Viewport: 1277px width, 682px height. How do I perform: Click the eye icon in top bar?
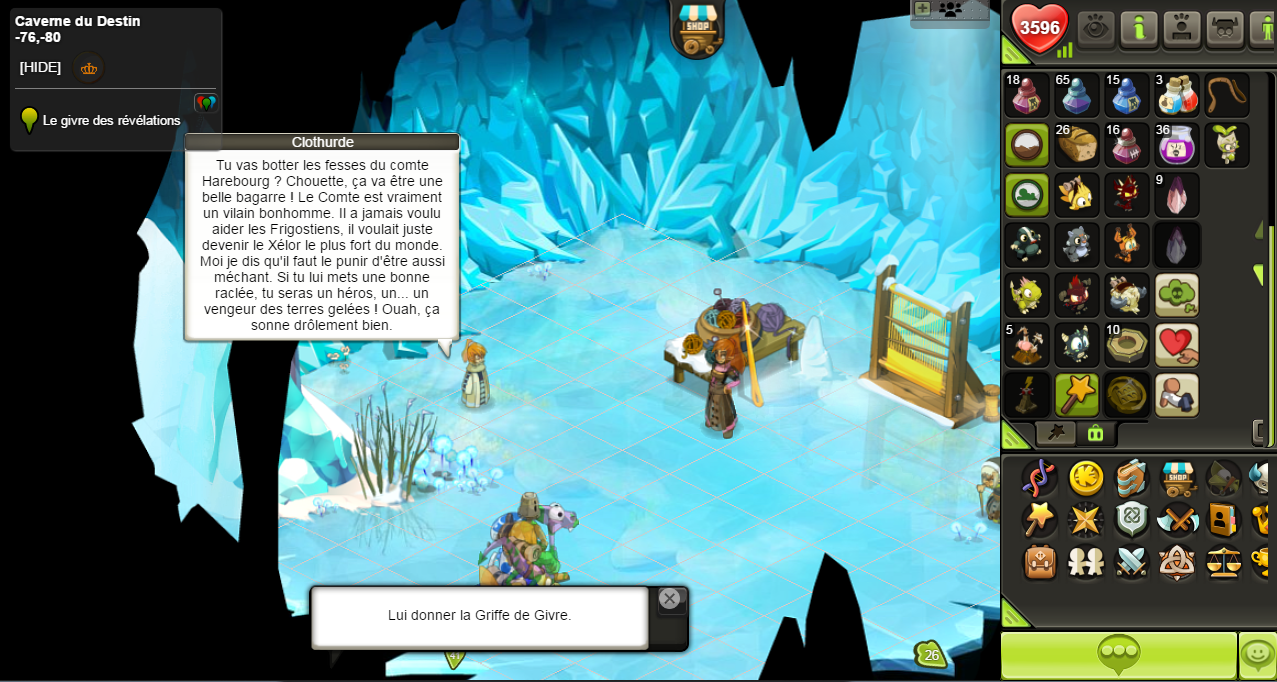pos(1096,28)
